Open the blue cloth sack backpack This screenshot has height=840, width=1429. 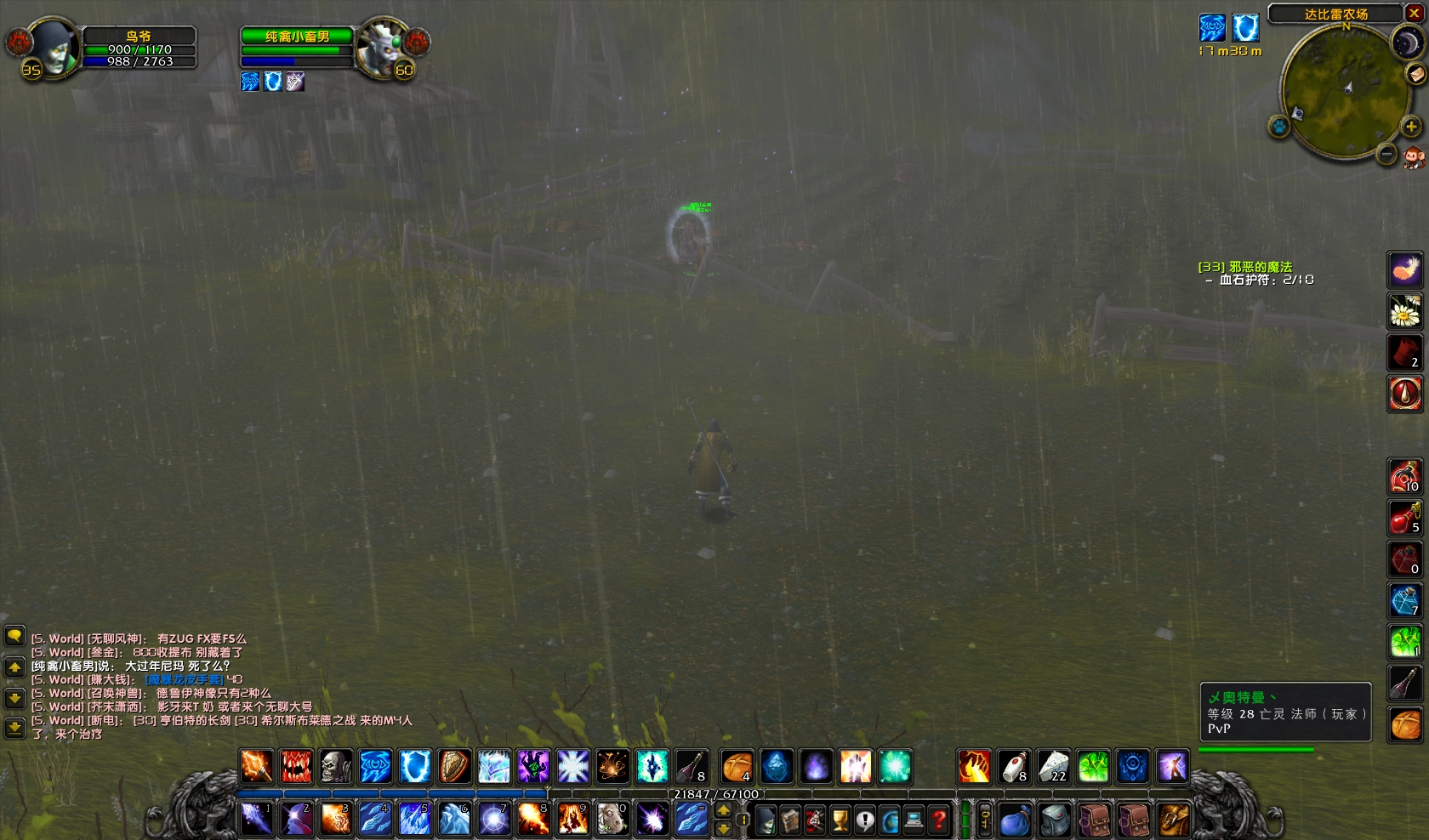click(1015, 820)
